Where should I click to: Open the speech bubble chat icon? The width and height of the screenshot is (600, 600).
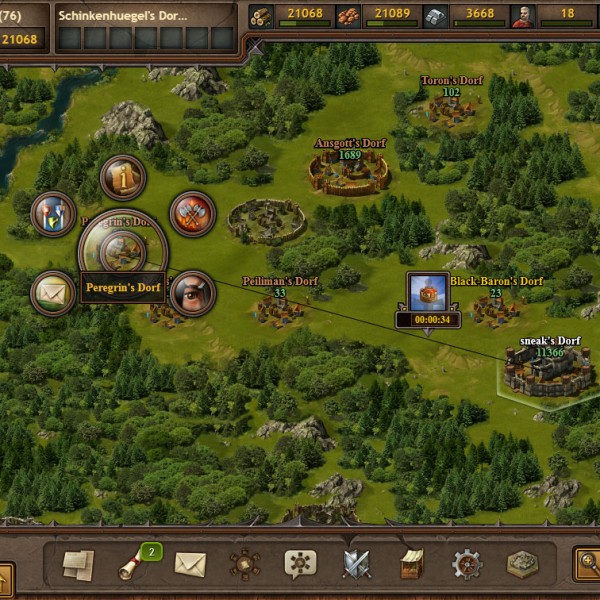[x=300, y=565]
